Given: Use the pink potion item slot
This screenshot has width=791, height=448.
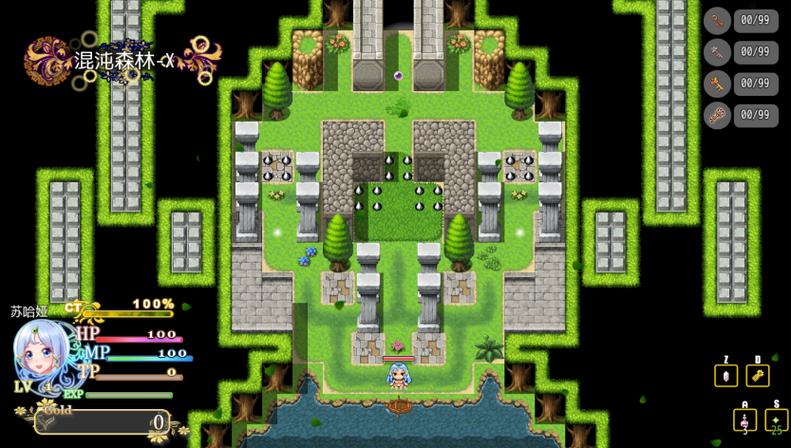Looking at the screenshot, I should click(x=744, y=420).
